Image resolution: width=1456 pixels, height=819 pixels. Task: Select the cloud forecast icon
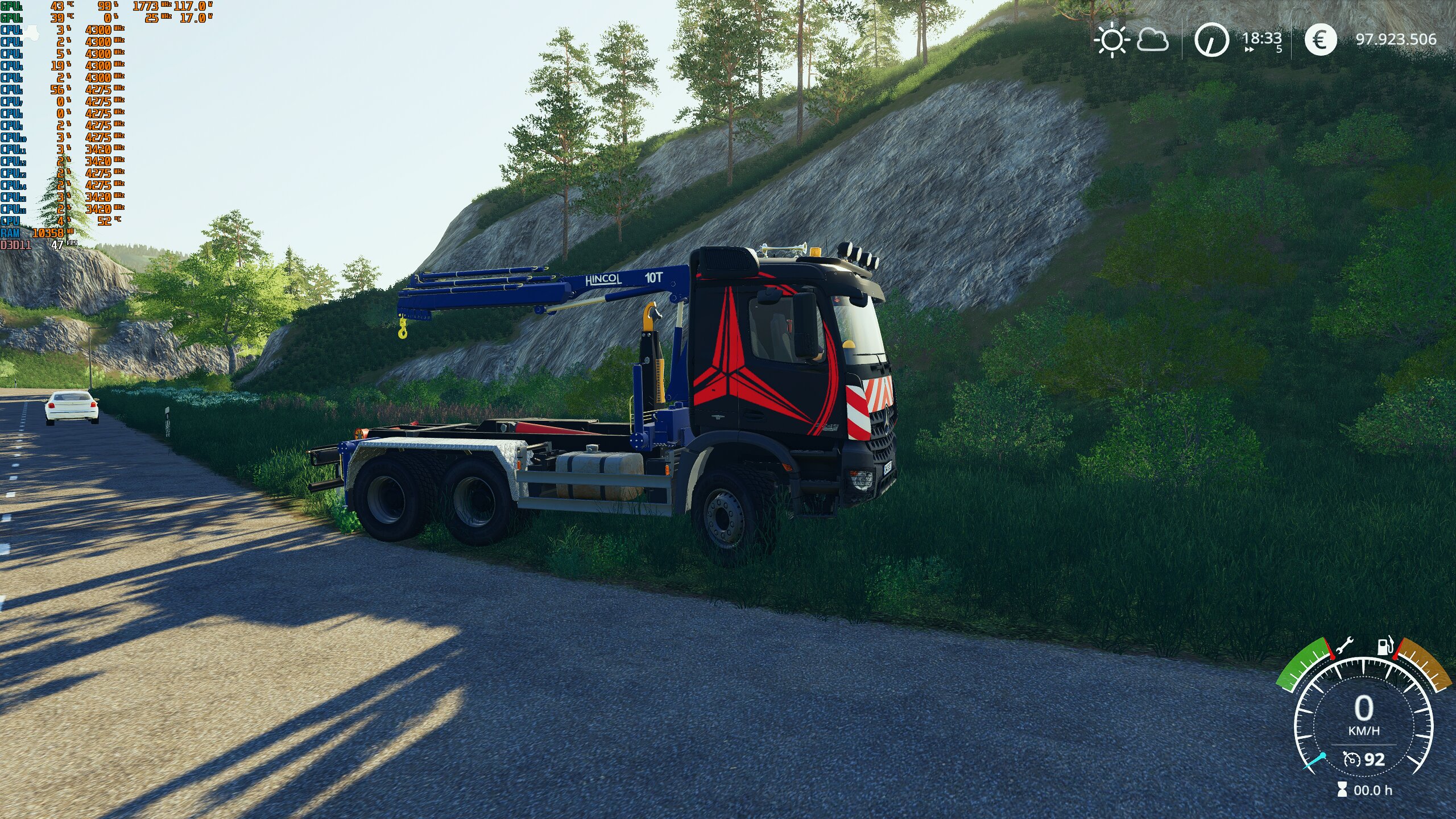tap(1153, 40)
